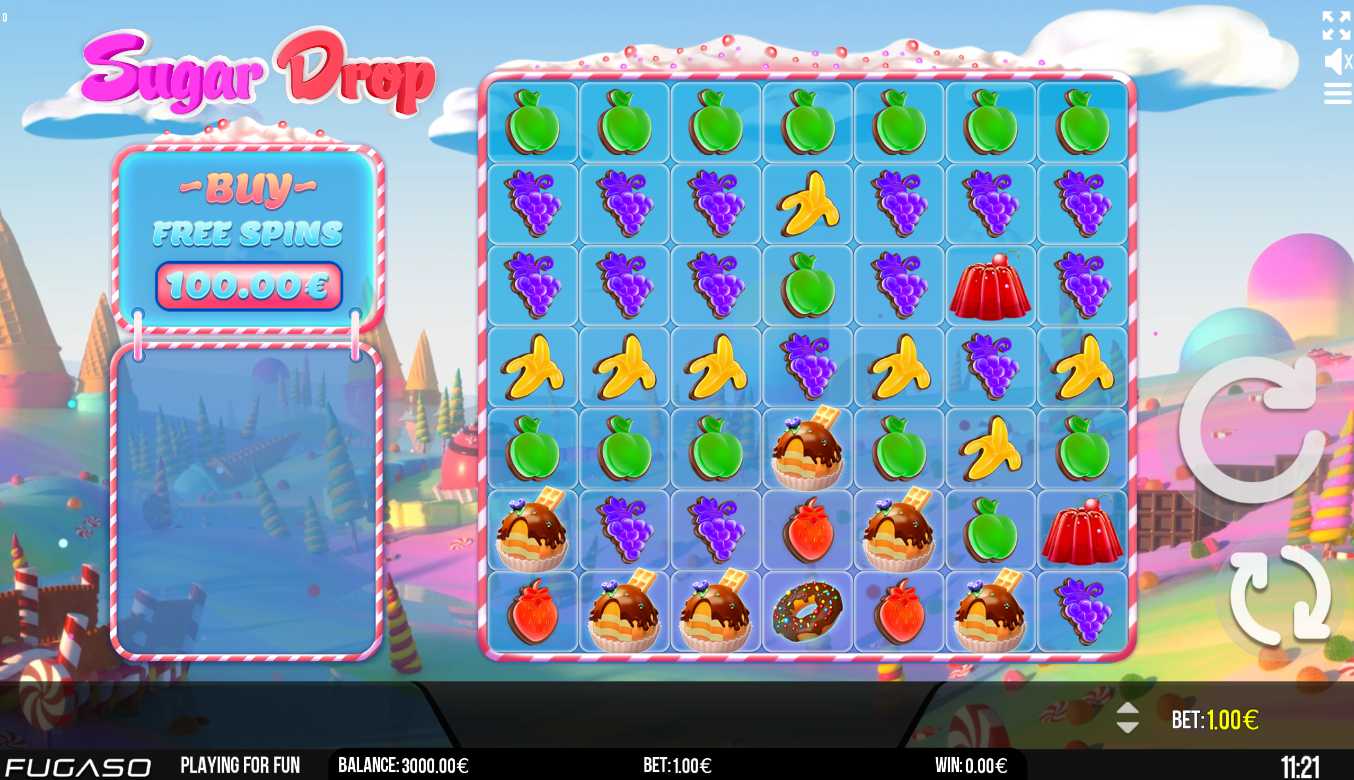Screen dimensions: 1354x780
Task: Spin the reels with the large arrow button
Action: tap(1253, 430)
